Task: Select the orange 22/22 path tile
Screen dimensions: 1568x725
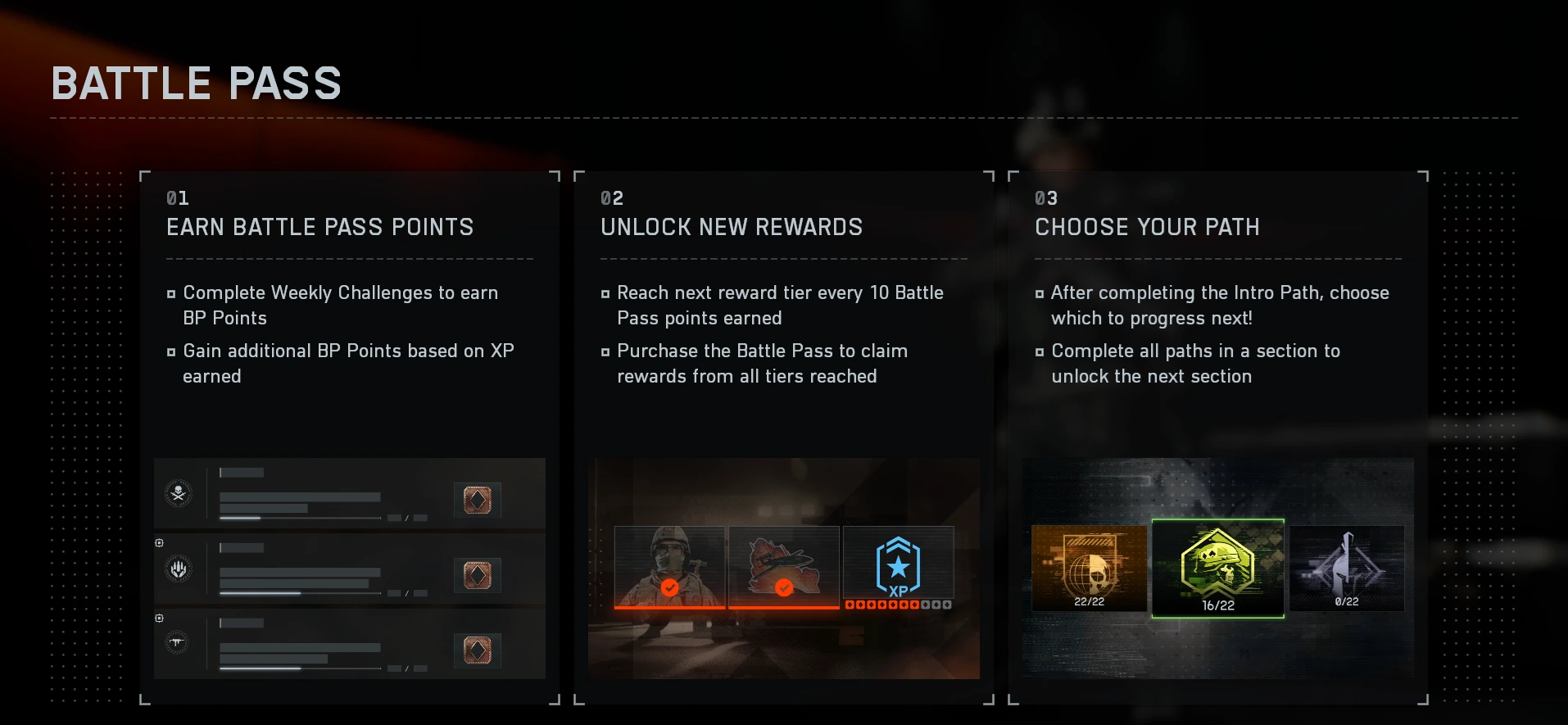Action: pyautogui.click(x=1089, y=568)
